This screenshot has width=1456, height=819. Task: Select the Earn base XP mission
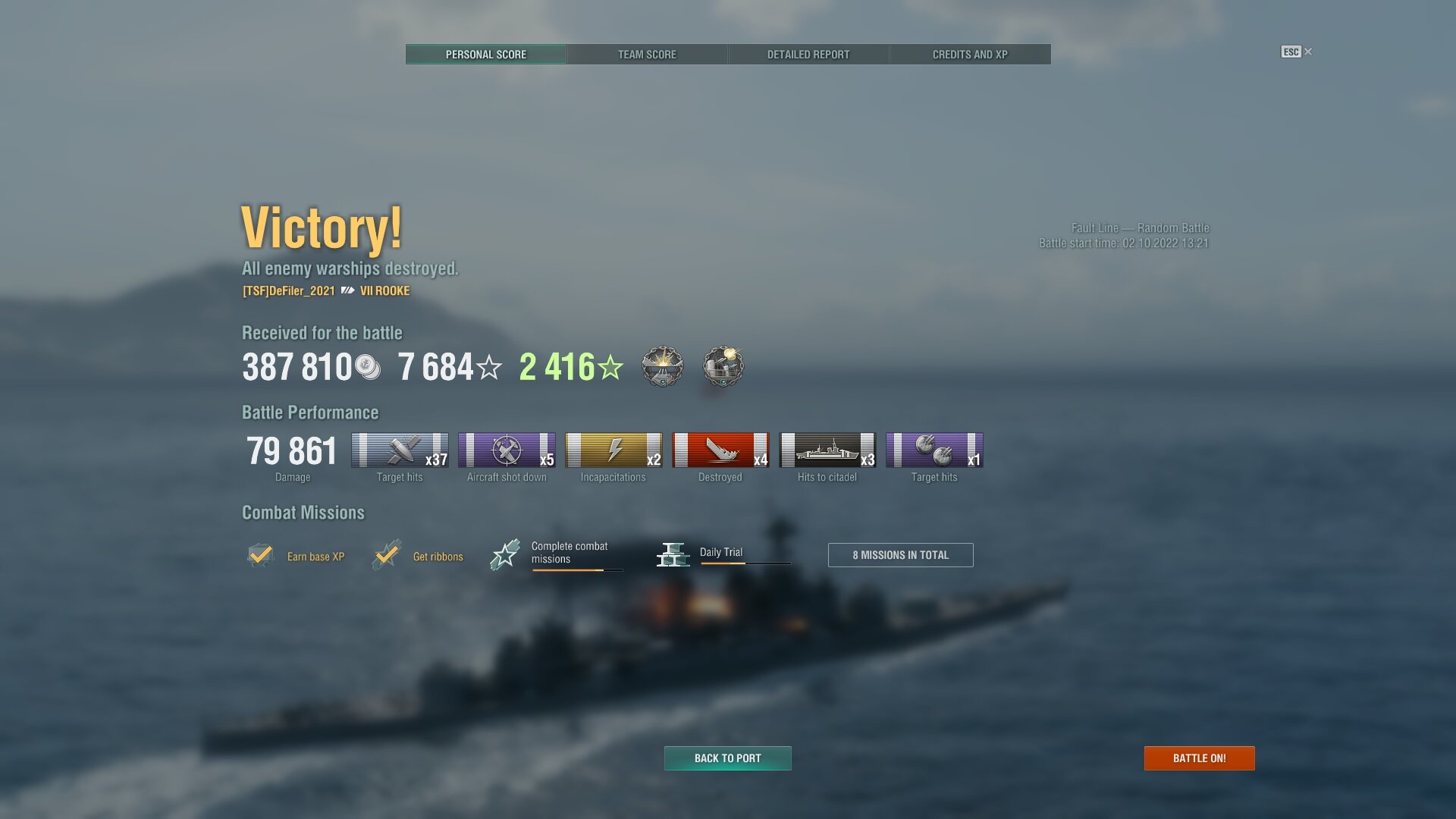tap(296, 556)
